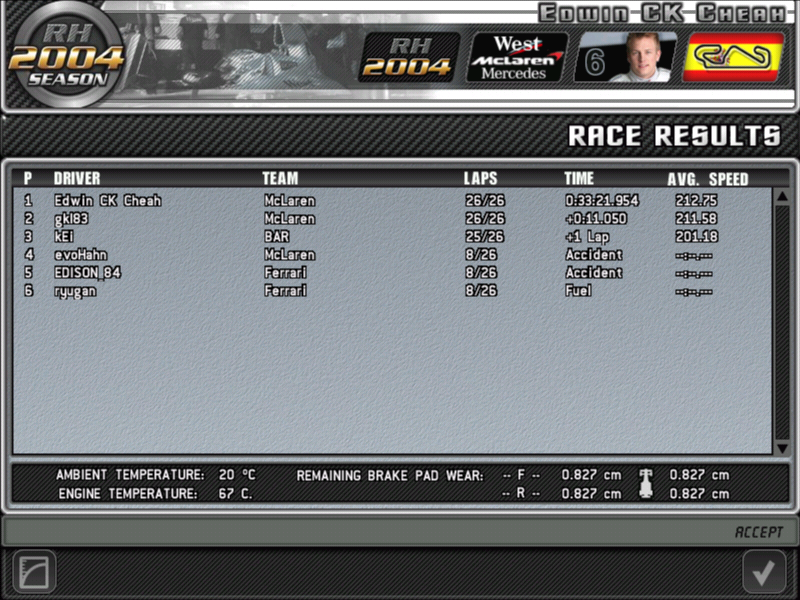The image size is (800, 600).
Task: Open the West McLaren Mercedes team logo
Action: 517,57
